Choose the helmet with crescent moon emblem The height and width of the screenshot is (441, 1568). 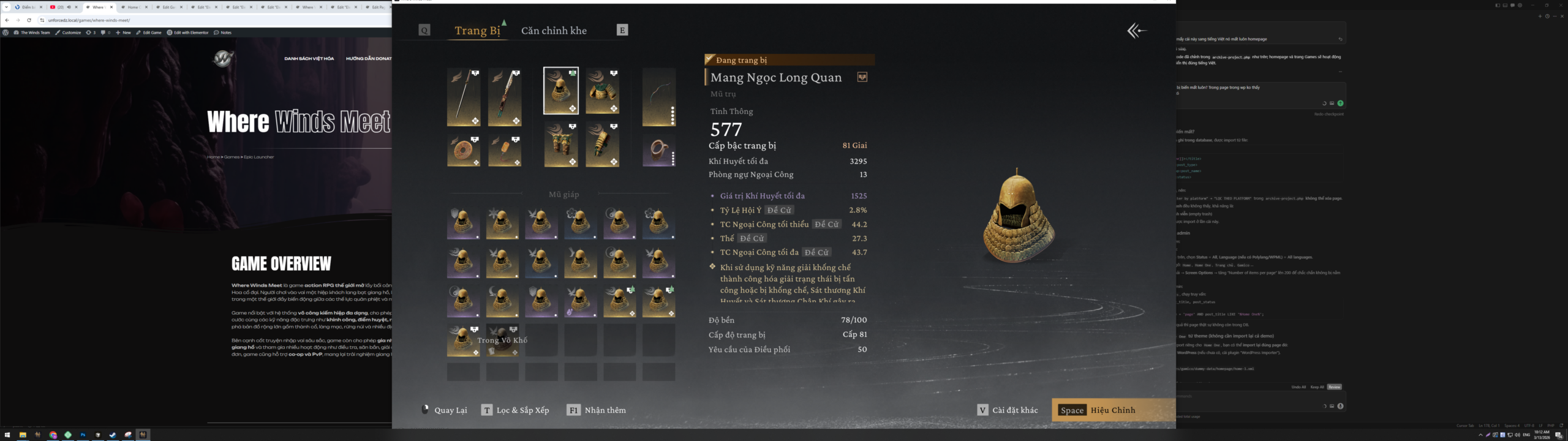click(502, 301)
